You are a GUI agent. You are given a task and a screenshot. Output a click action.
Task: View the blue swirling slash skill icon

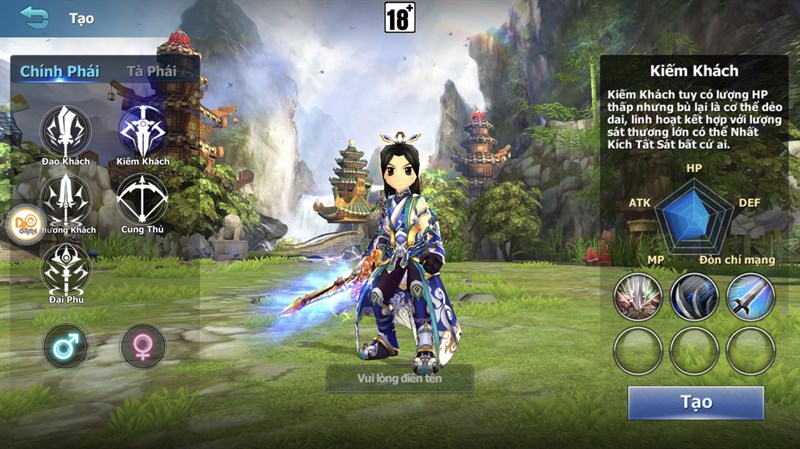(695, 297)
